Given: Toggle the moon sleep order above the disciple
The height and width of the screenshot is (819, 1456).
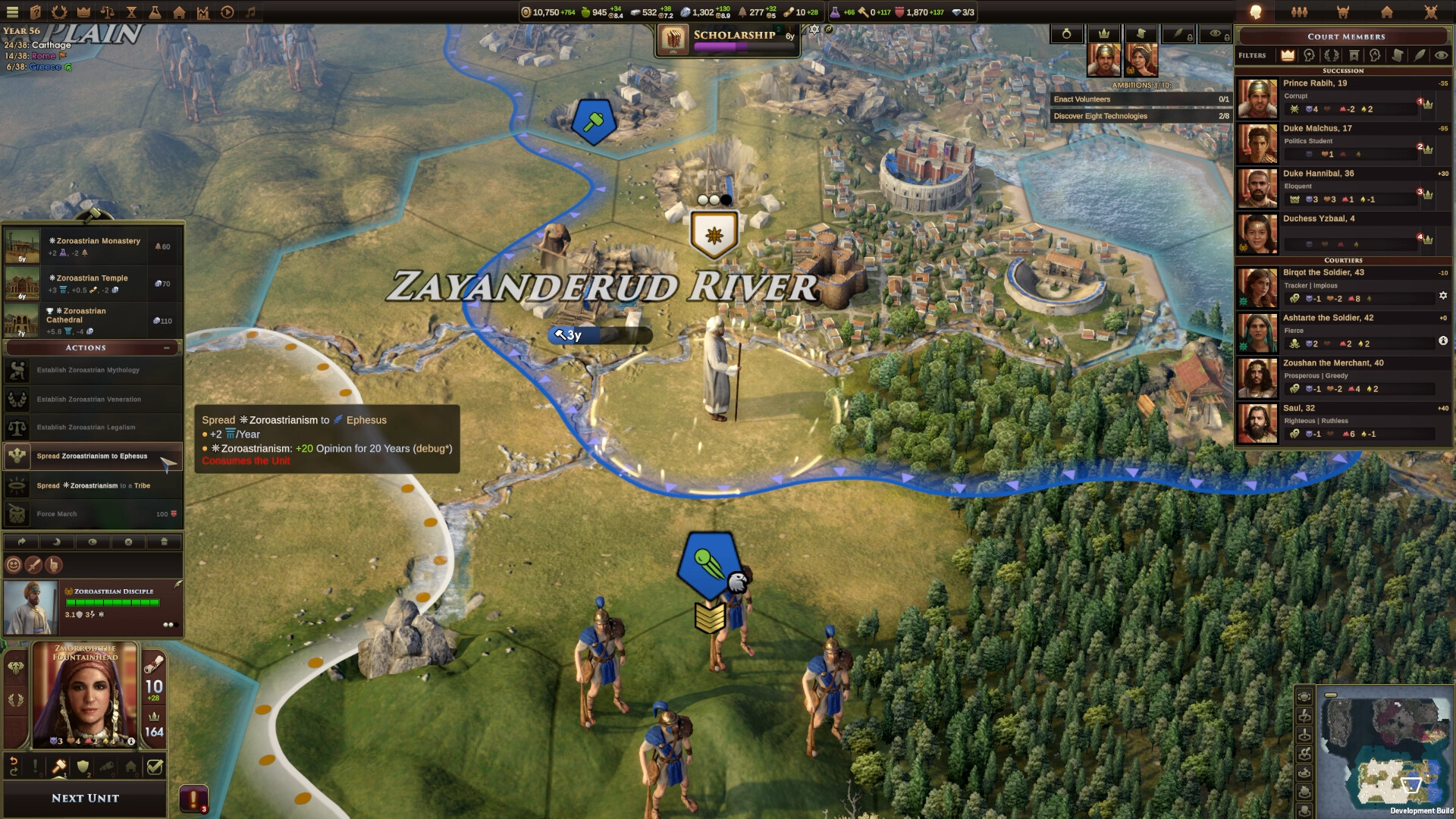Looking at the screenshot, I should pos(55,542).
